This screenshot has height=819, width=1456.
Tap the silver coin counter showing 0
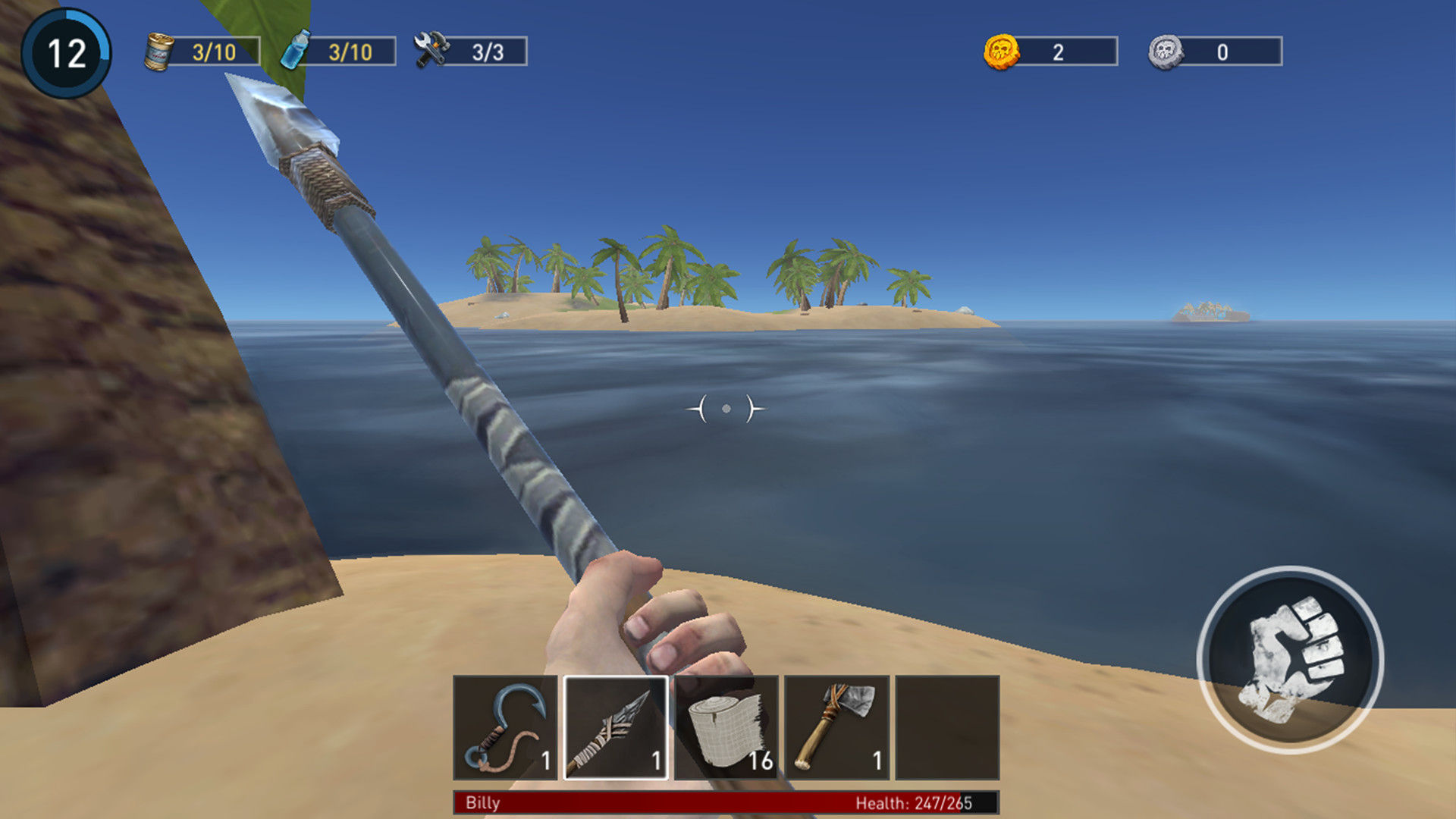pyautogui.click(x=1223, y=52)
